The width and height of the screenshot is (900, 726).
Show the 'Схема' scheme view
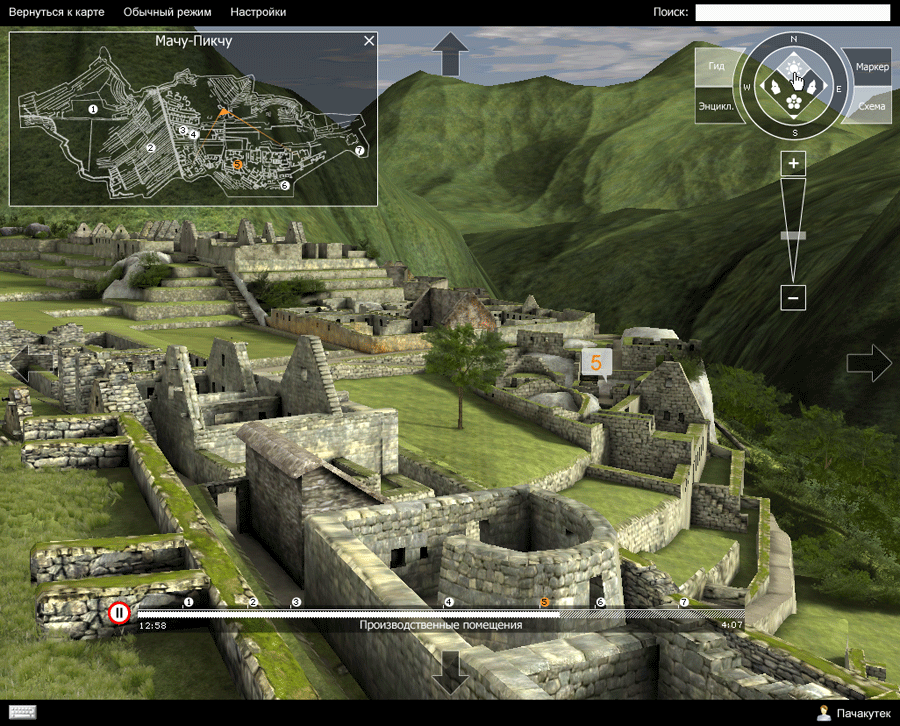tap(871, 105)
